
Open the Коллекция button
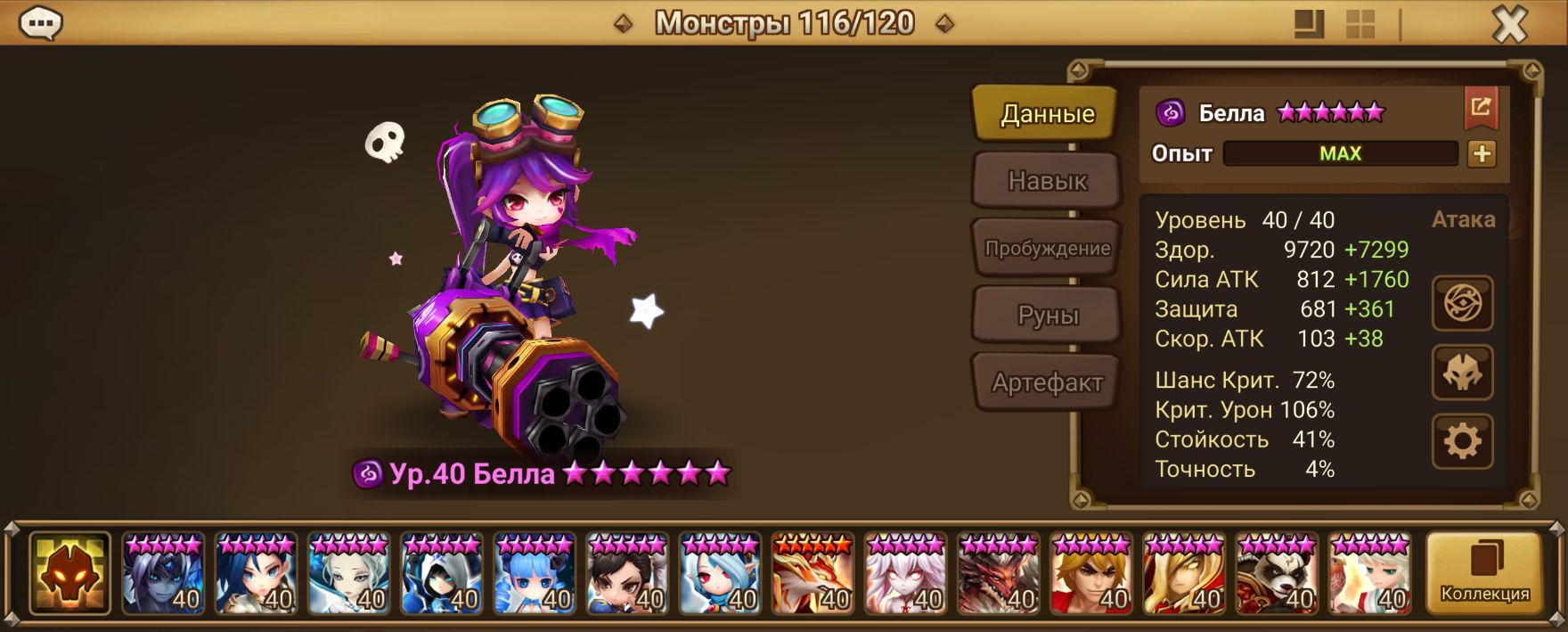coord(1484,573)
